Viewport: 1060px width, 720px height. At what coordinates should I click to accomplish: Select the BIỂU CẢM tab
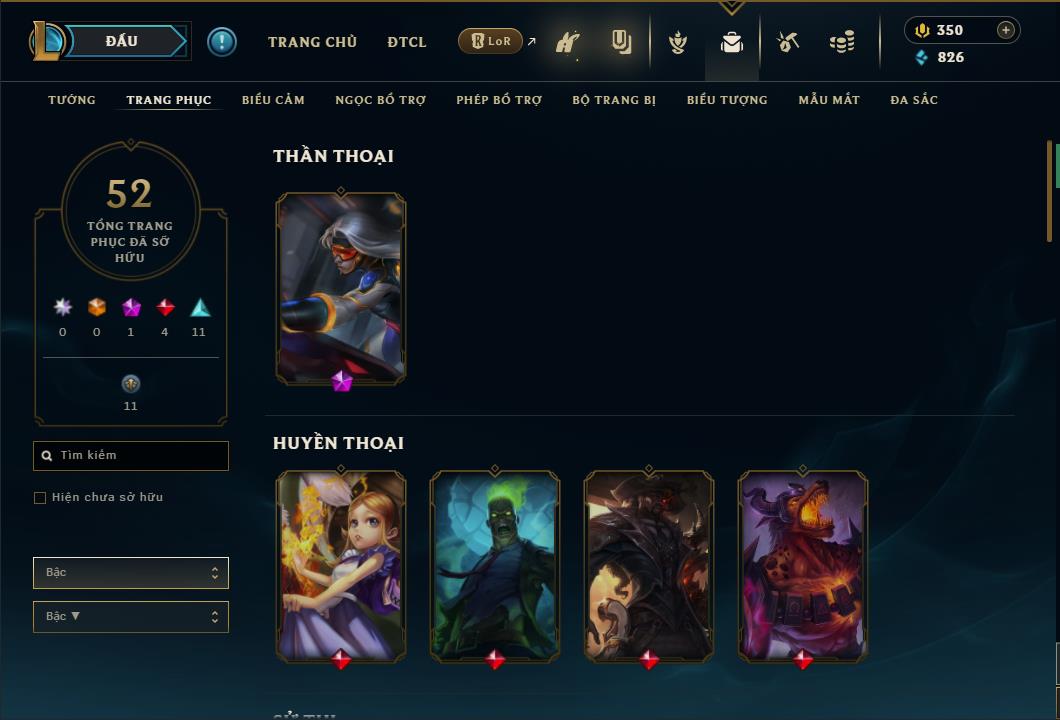(x=273, y=100)
